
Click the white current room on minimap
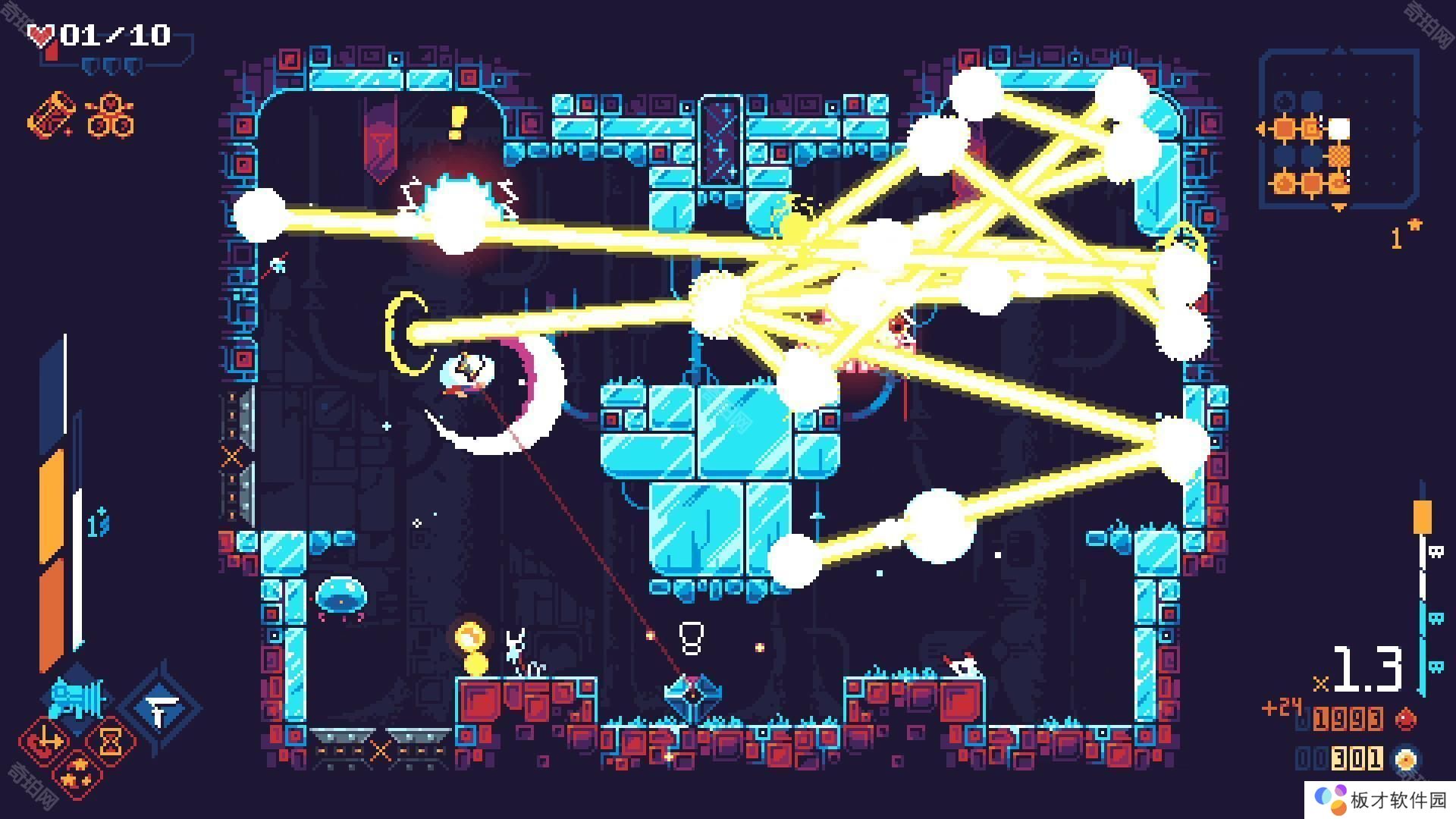pyautogui.click(x=1339, y=128)
